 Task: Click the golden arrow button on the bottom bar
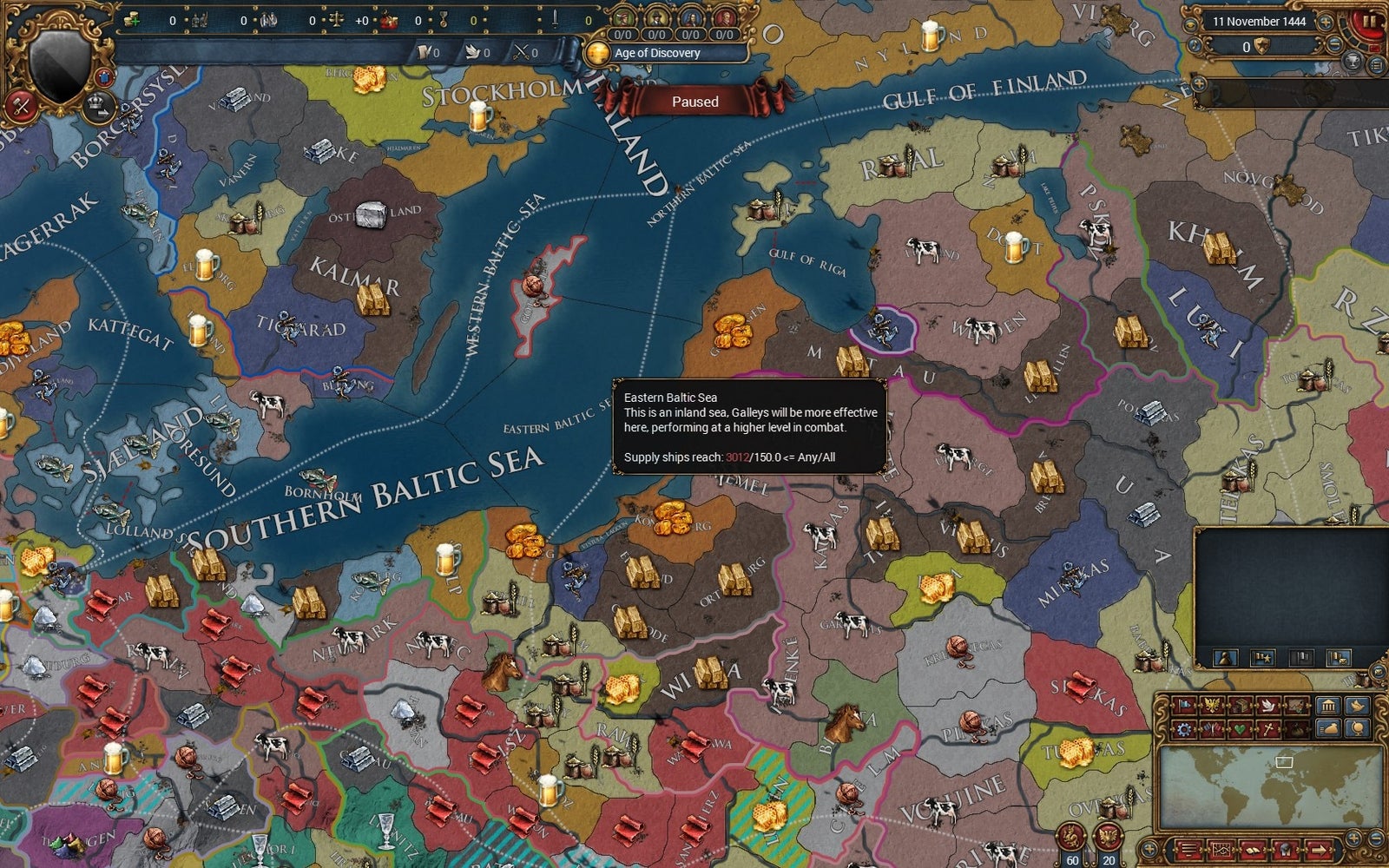click(x=1318, y=851)
